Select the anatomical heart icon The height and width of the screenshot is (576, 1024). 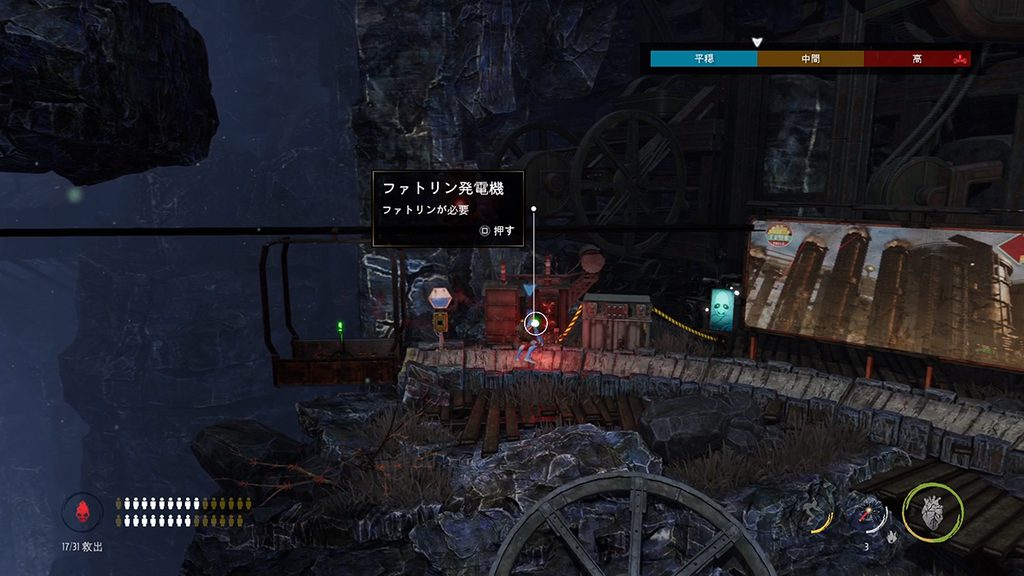tap(932, 514)
